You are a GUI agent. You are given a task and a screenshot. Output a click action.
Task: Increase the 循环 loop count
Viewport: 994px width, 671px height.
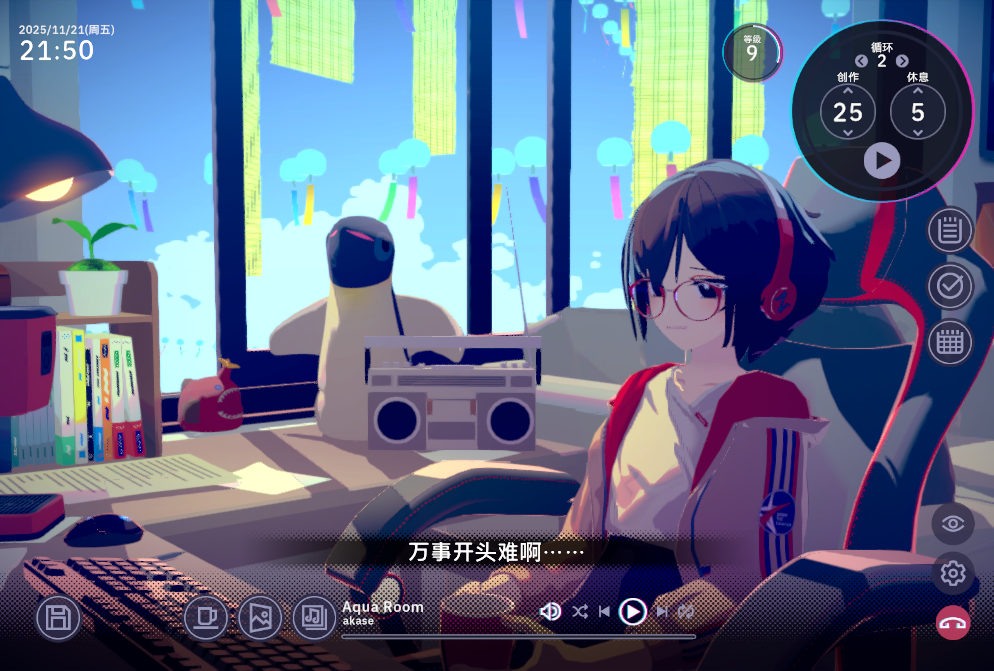point(902,61)
